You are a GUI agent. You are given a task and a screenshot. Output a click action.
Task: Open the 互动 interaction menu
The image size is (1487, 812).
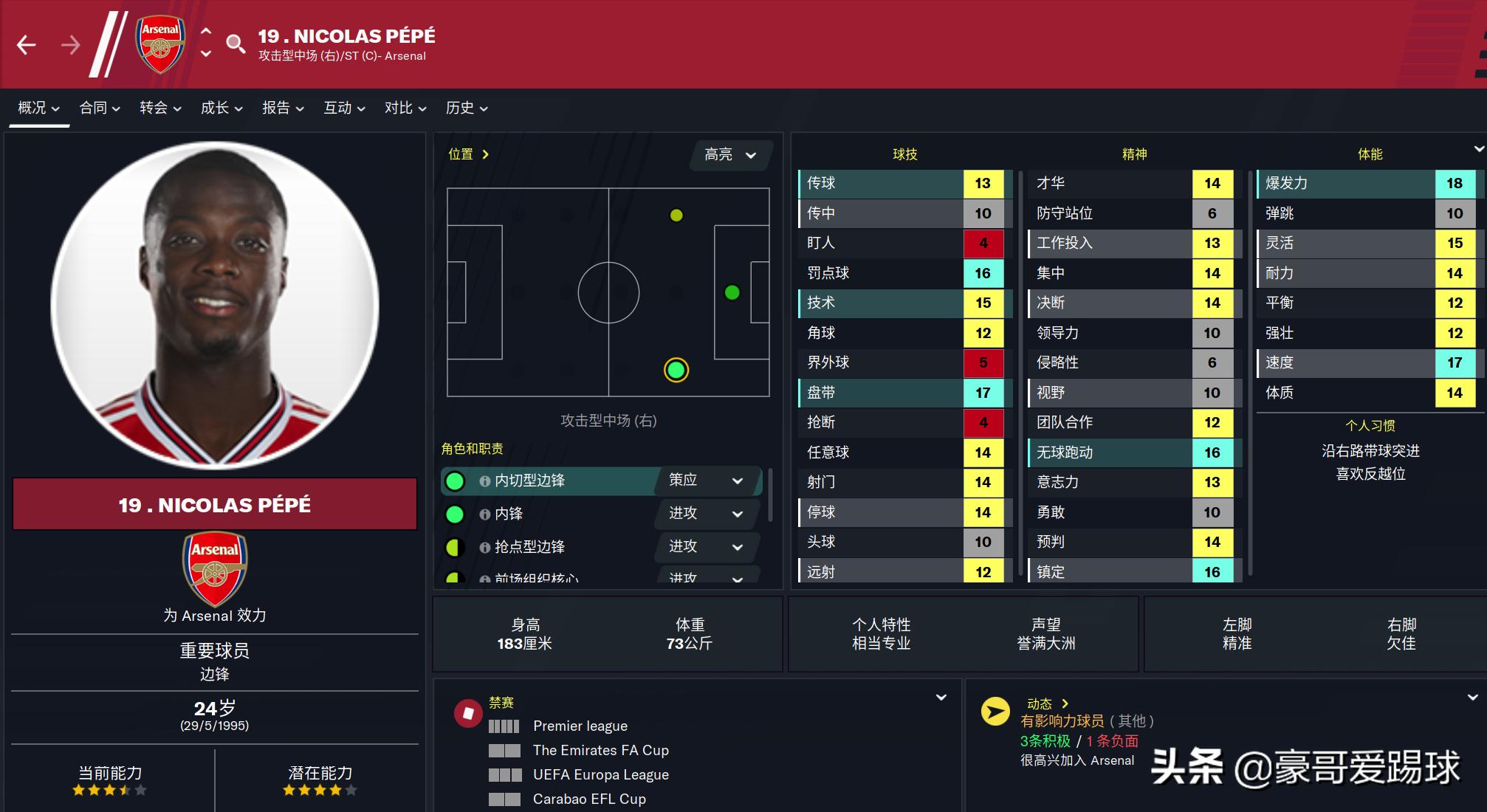(344, 108)
